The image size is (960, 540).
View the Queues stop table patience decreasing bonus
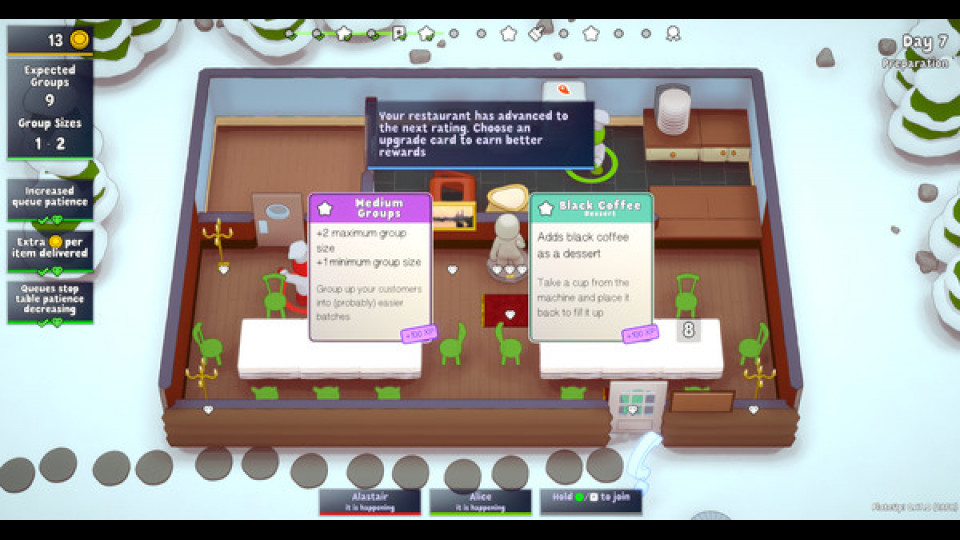pyautogui.click(x=50, y=302)
